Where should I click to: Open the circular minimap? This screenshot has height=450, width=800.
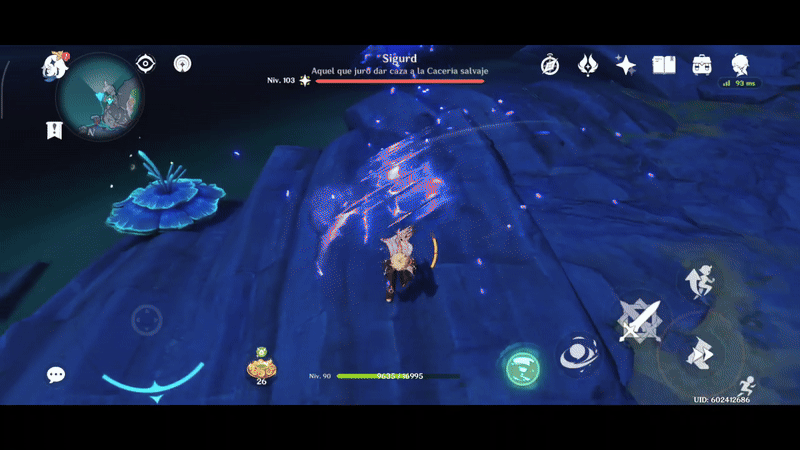pos(99,97)
